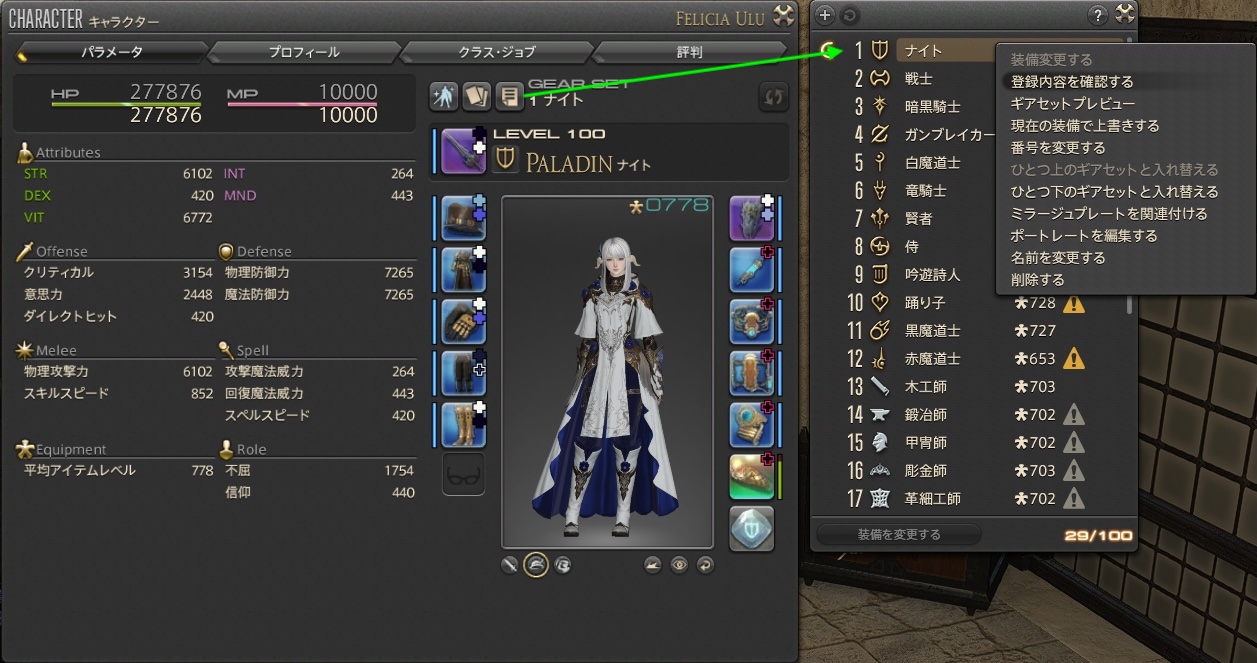
Task: Show the 評判 tab
Action: coord(689,52)
